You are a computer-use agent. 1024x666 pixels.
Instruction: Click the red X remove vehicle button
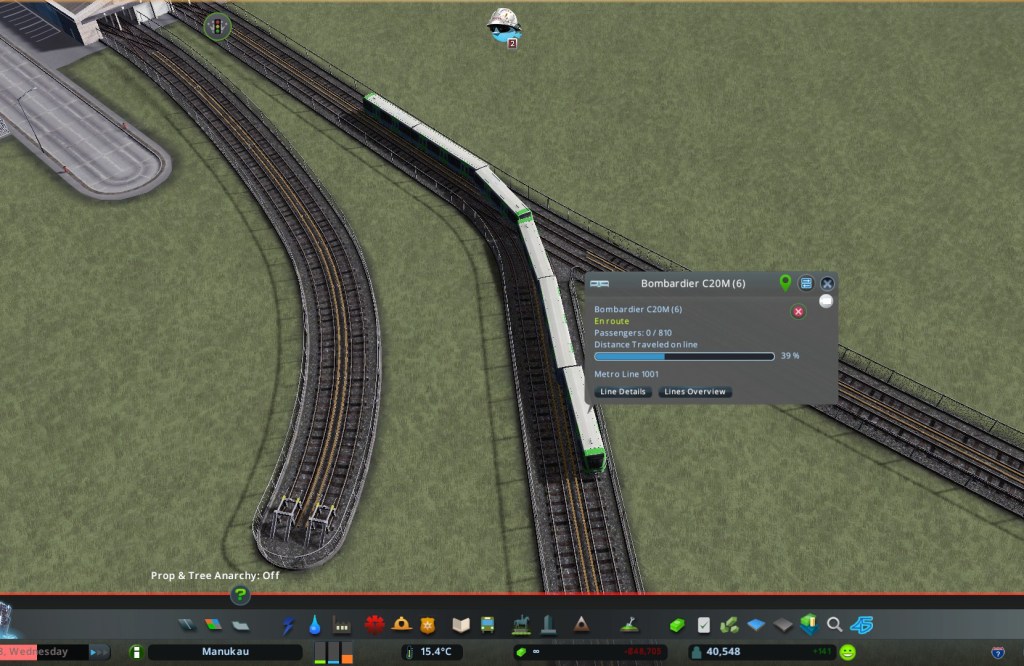pos(798,312)
